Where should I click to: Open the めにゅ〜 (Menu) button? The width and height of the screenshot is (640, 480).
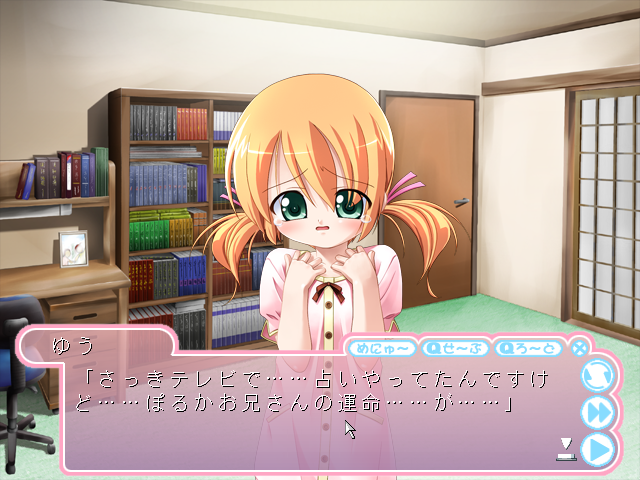click(x=381, y=348)
